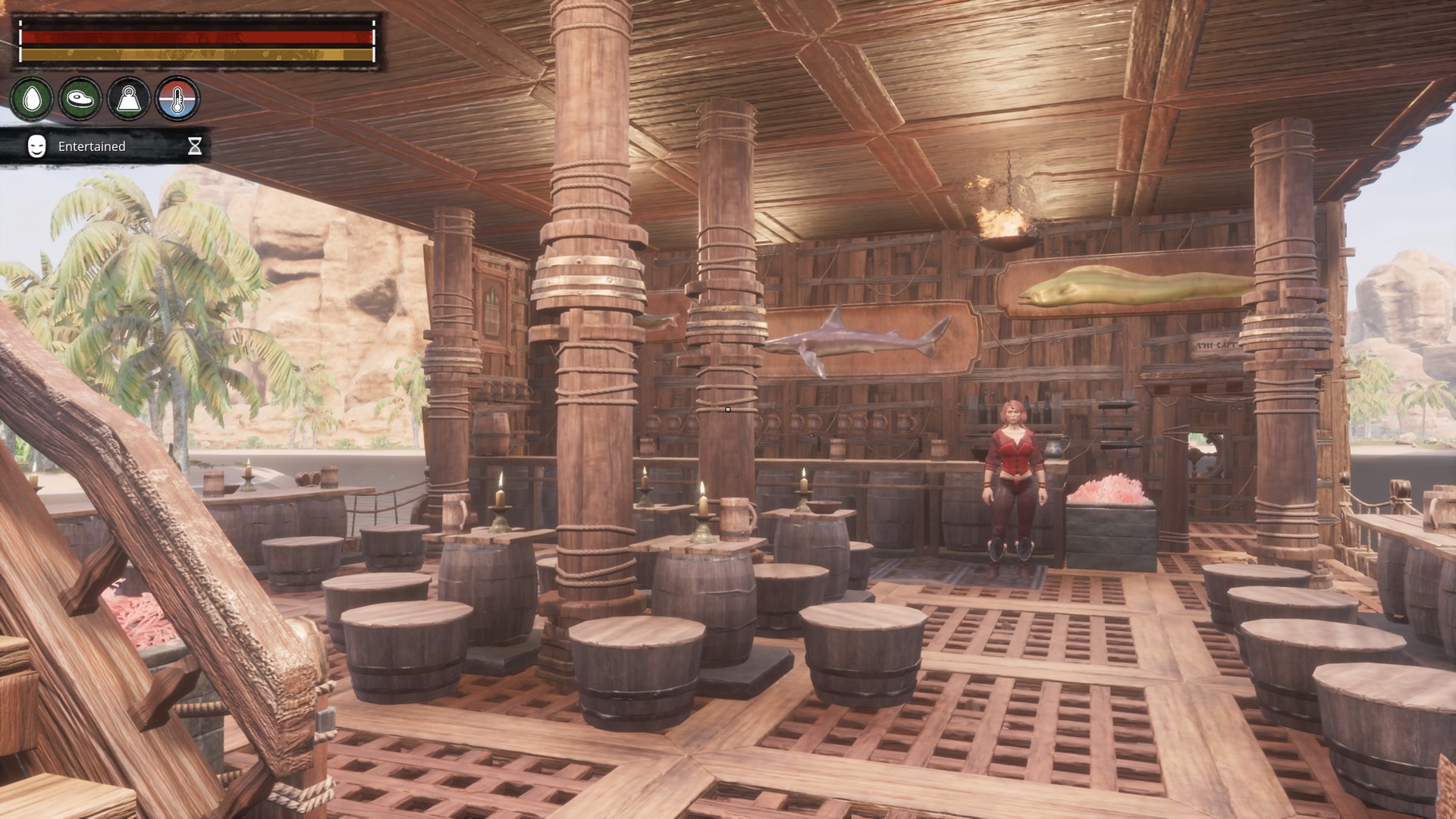
Task: Click the weight encumbrance icon
Action: pos(129,99)
